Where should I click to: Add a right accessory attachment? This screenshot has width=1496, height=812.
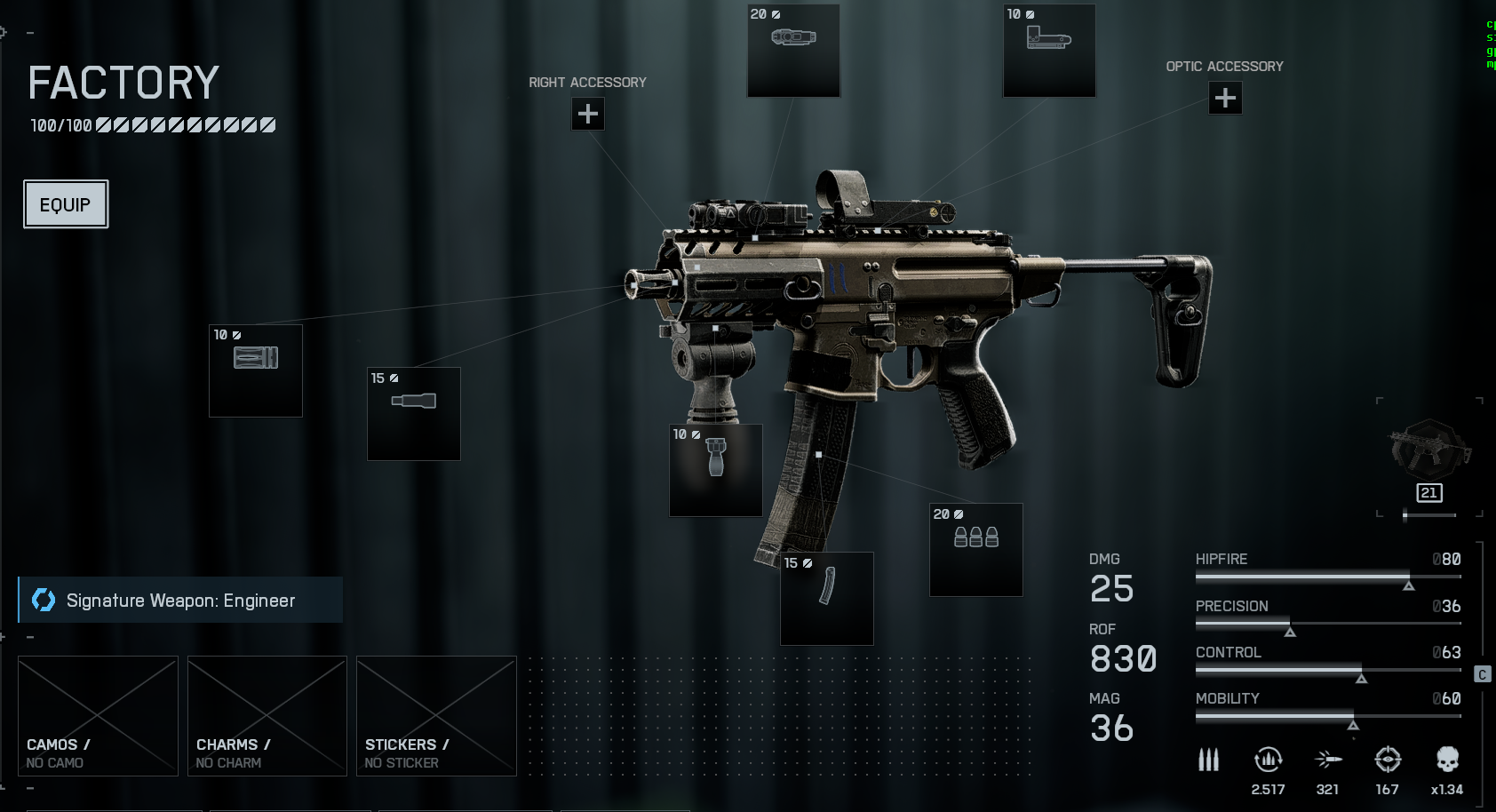(x=587, y=114)
